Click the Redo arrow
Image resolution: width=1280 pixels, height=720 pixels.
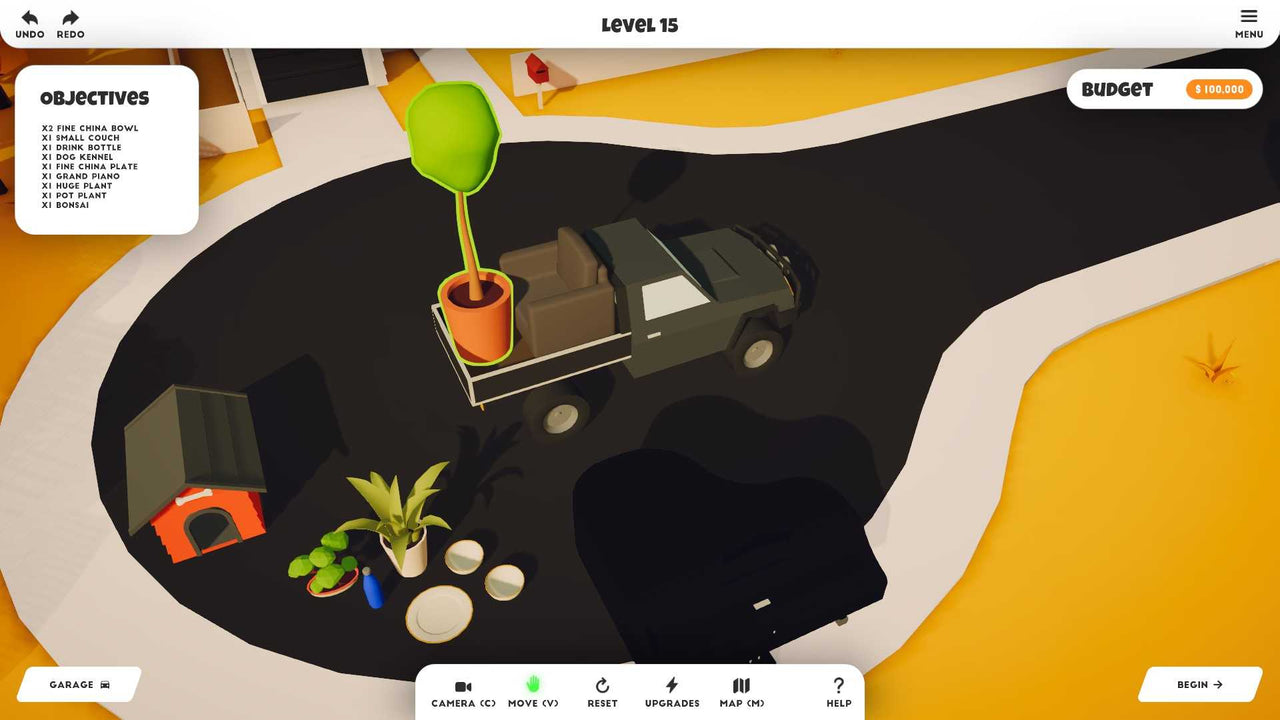69,17
